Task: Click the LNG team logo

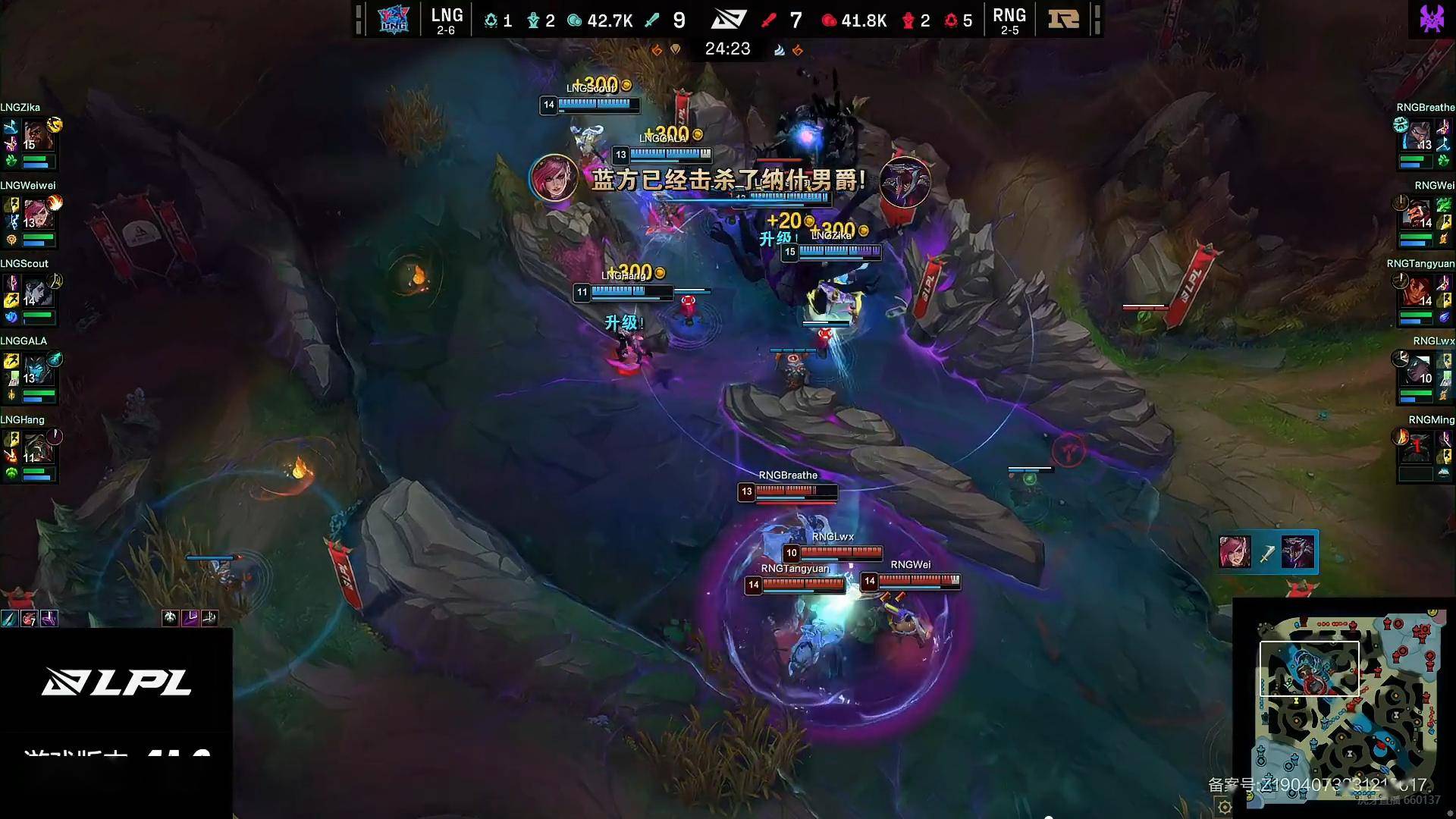Action: 394,19
